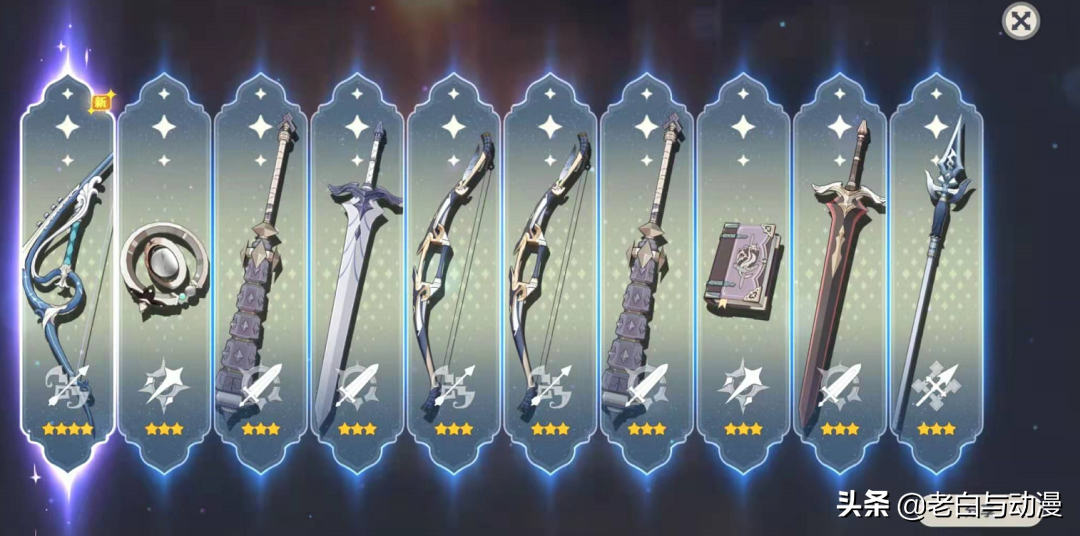Choose the dark red greatsword card
This screenshot has height=536, width=1080.
[x=839, y=270]
